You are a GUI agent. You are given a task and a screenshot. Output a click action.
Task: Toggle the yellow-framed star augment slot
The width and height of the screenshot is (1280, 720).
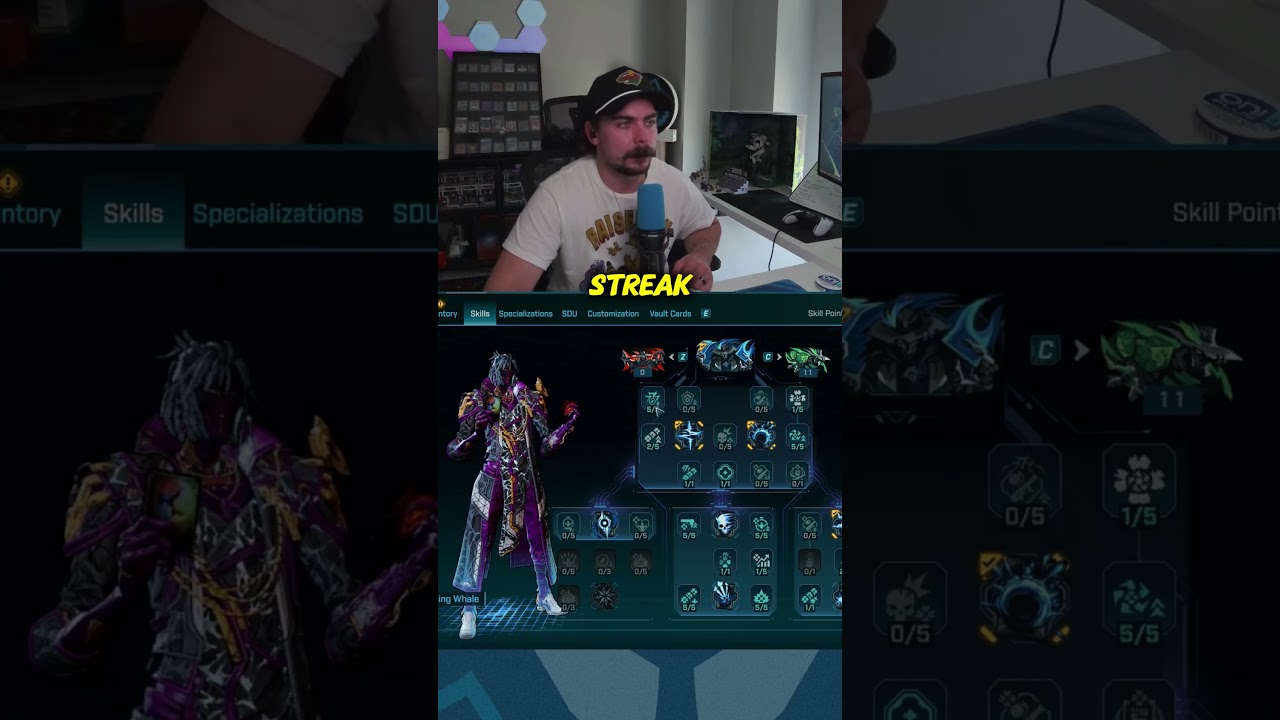tap(688, 435)
